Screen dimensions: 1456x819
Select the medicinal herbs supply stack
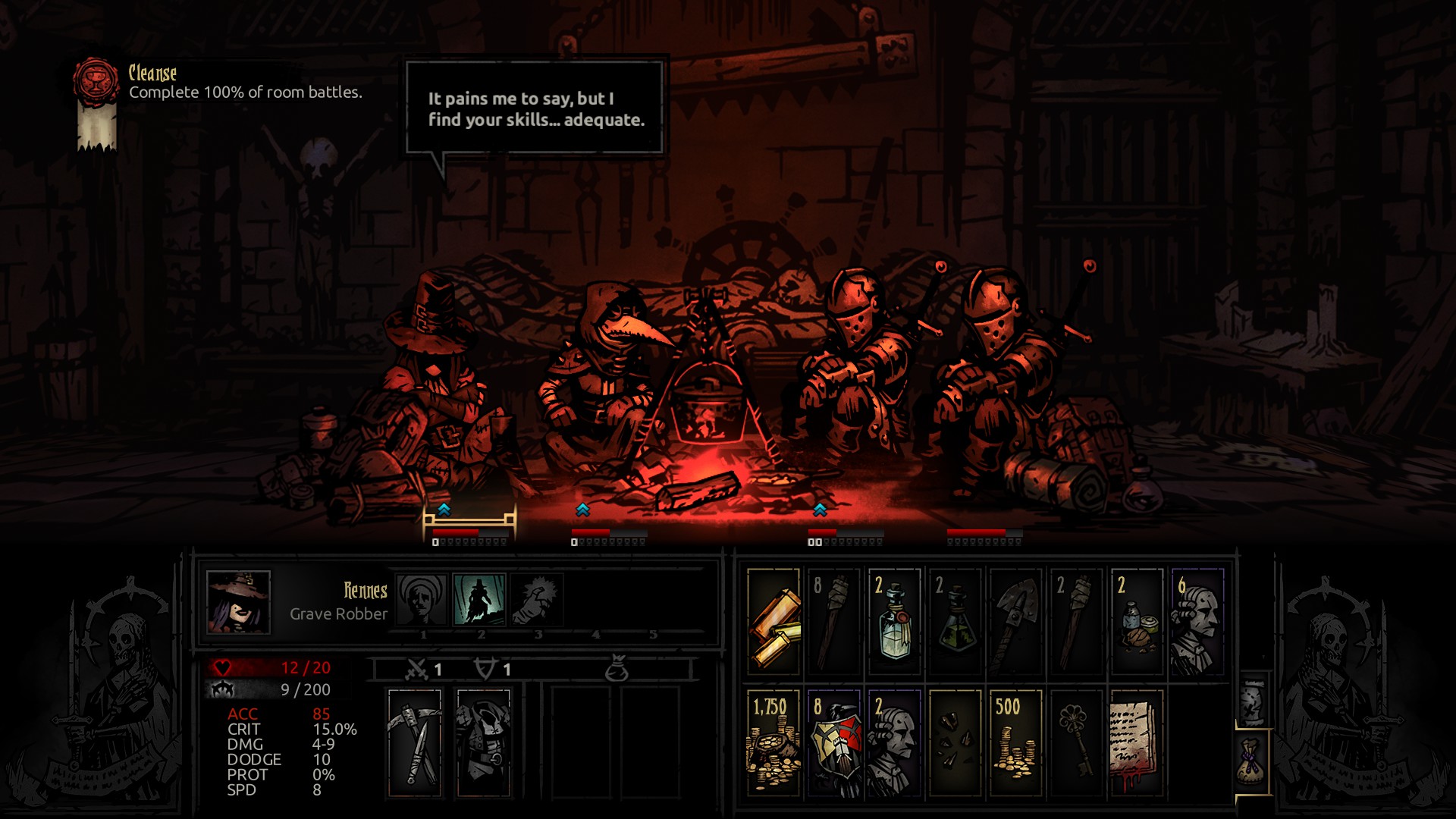(1137, 622)
